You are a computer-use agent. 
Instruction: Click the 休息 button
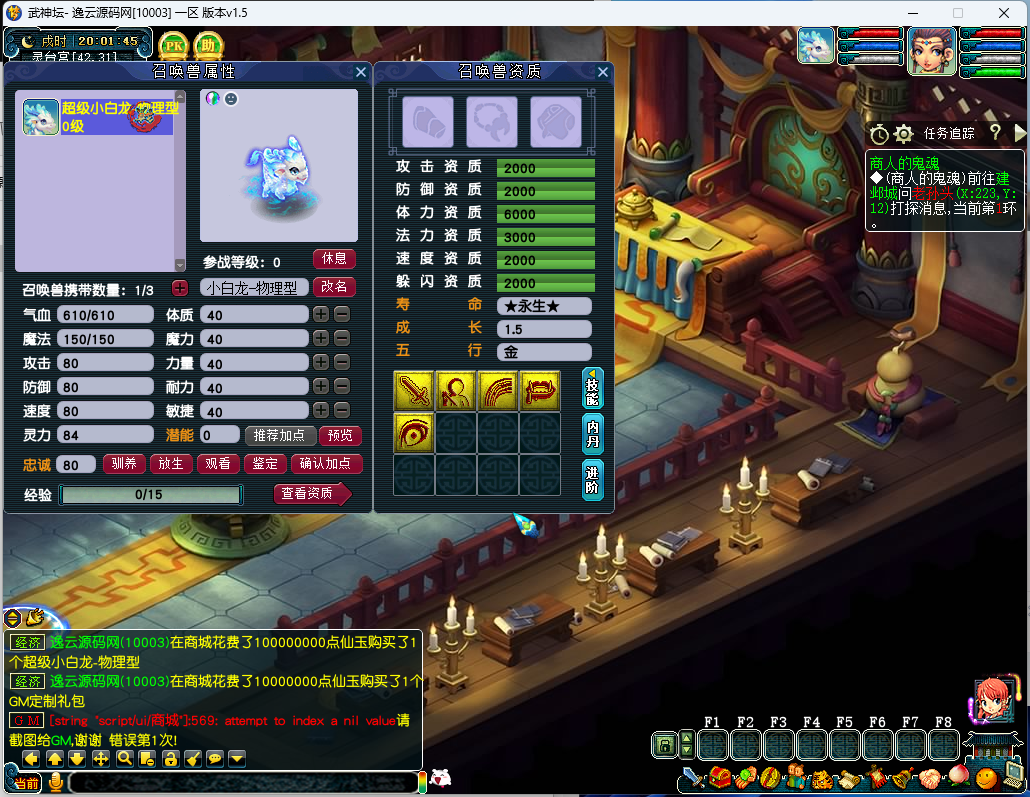(x=334, y=259)
